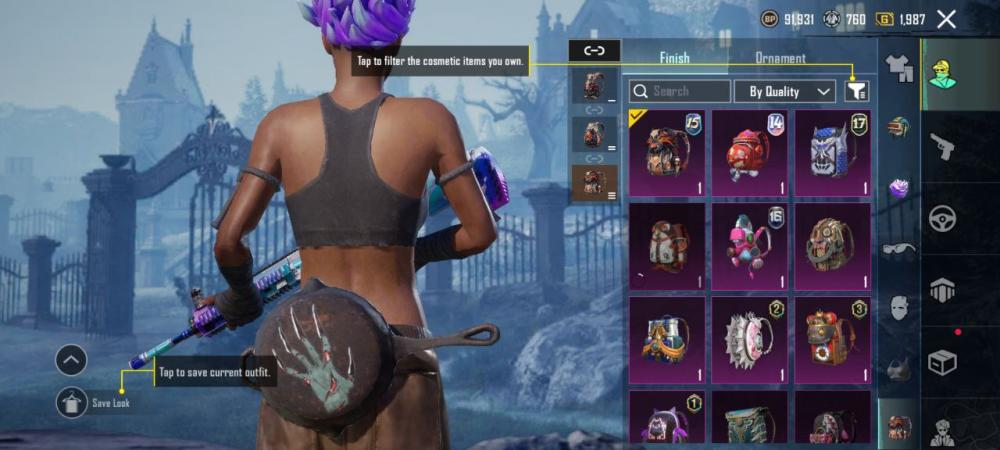Open the By Quality sort dropdown
Image resolution: width=1000 pixels, height=450 pixels.
coord(784,91)
